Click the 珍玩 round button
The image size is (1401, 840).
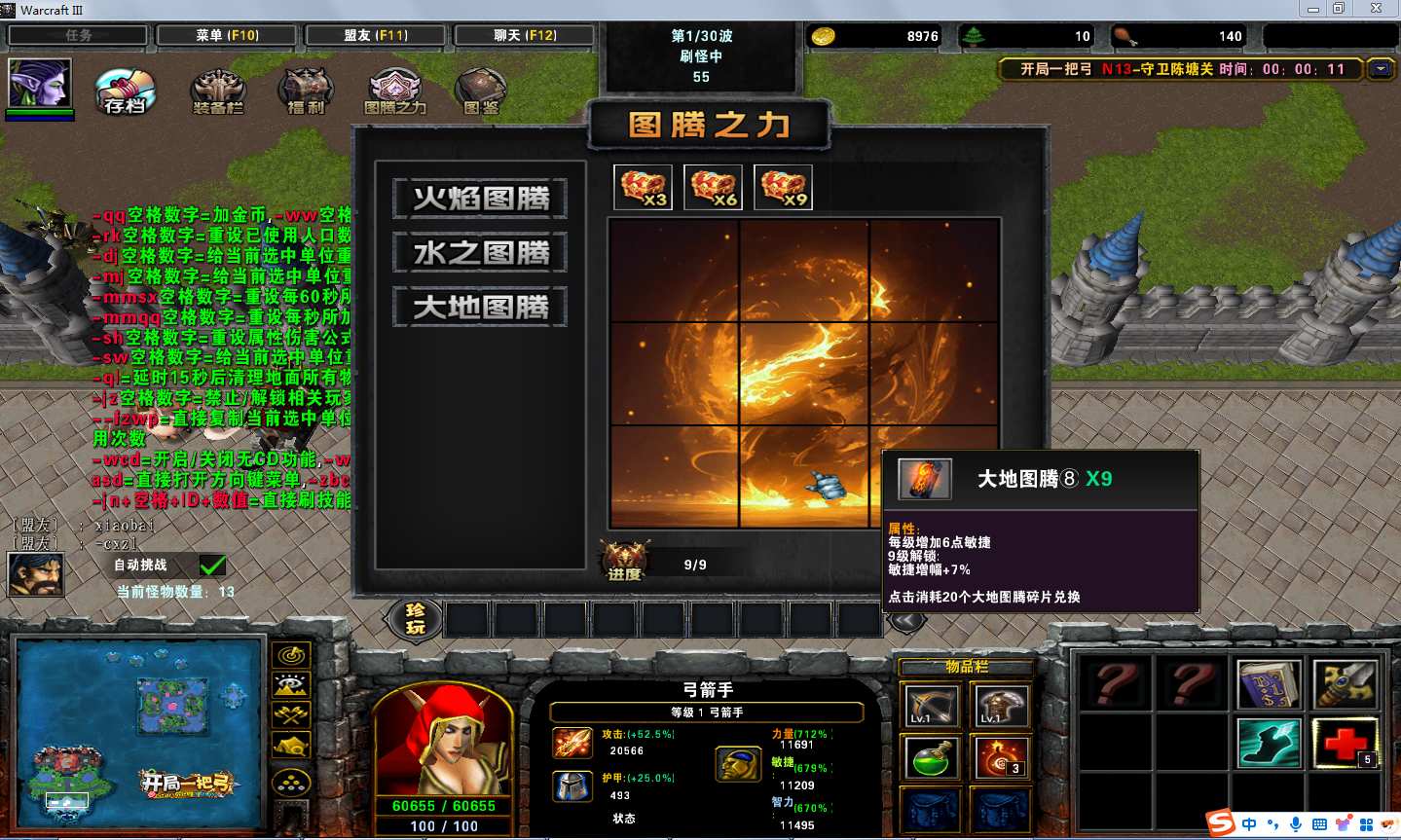point(416,618)
